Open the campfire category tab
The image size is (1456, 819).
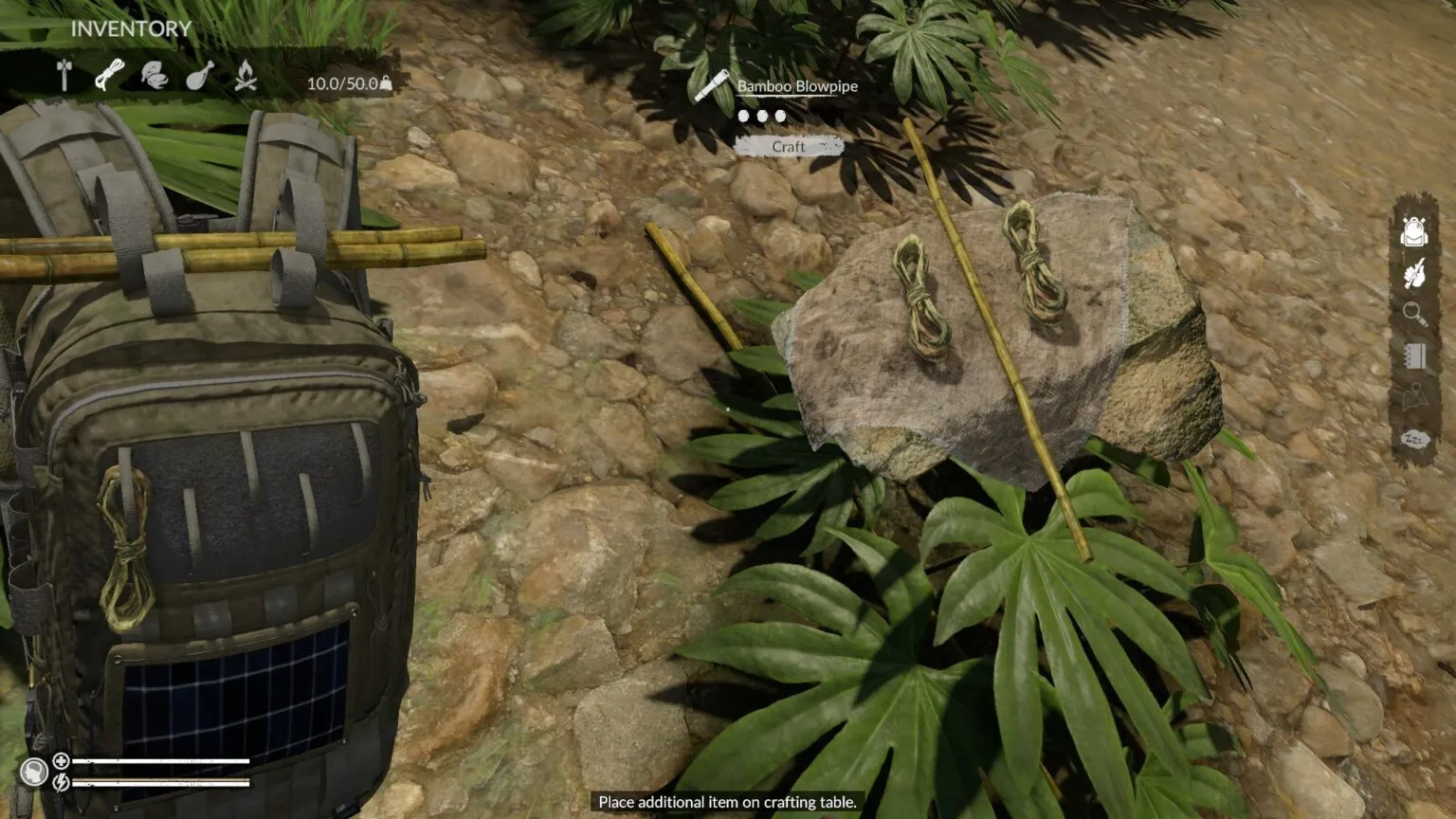pos(246,76)
